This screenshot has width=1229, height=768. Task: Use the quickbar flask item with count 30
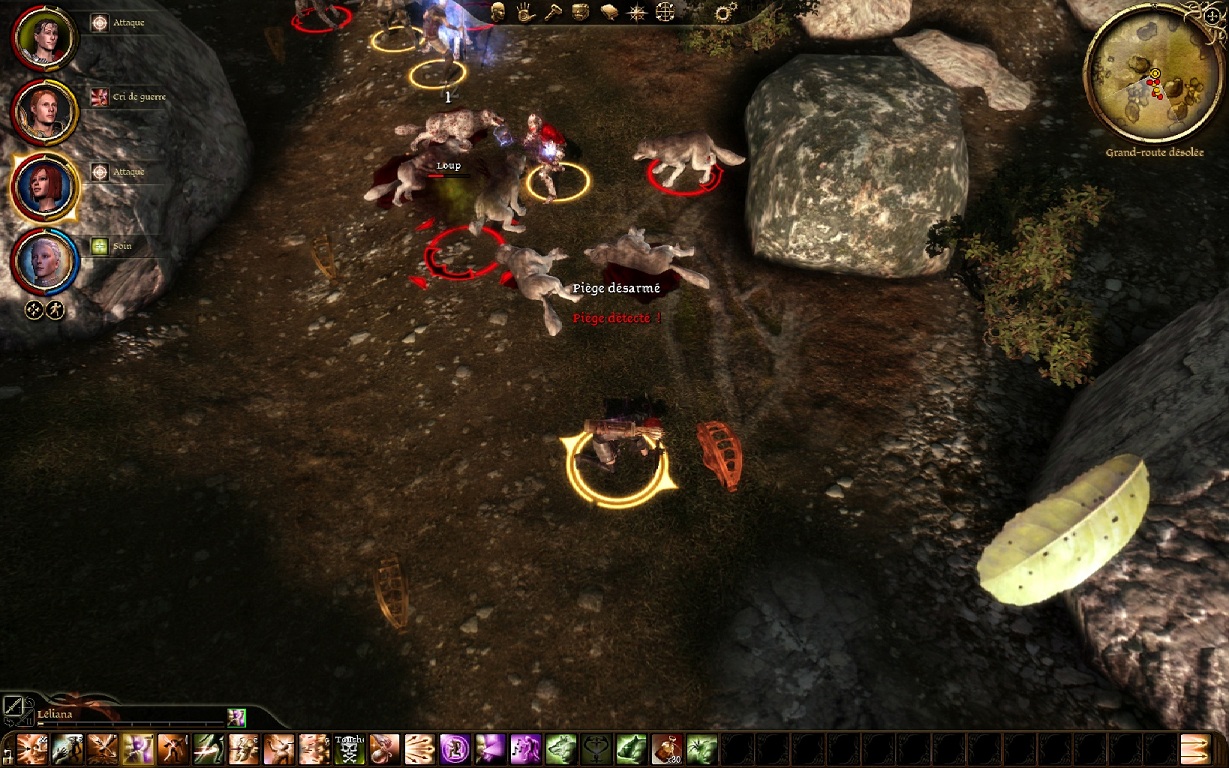[665, 749]
